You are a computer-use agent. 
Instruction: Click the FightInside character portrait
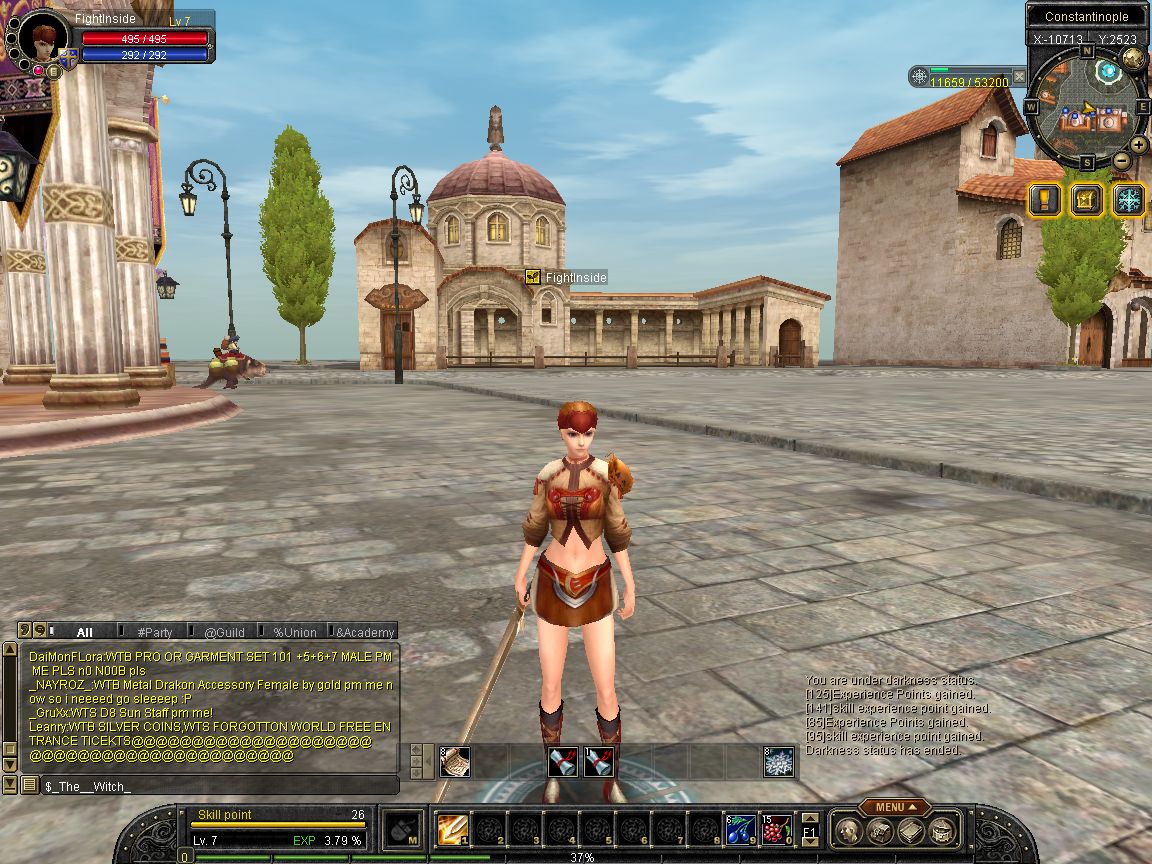[42, 40]
